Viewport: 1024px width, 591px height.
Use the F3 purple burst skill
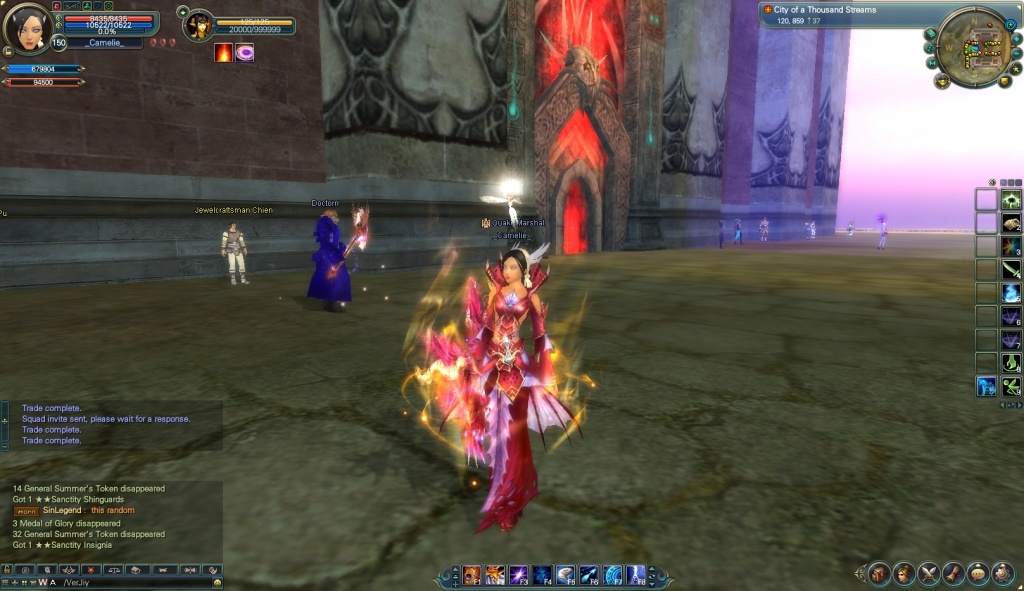[518, 575]
